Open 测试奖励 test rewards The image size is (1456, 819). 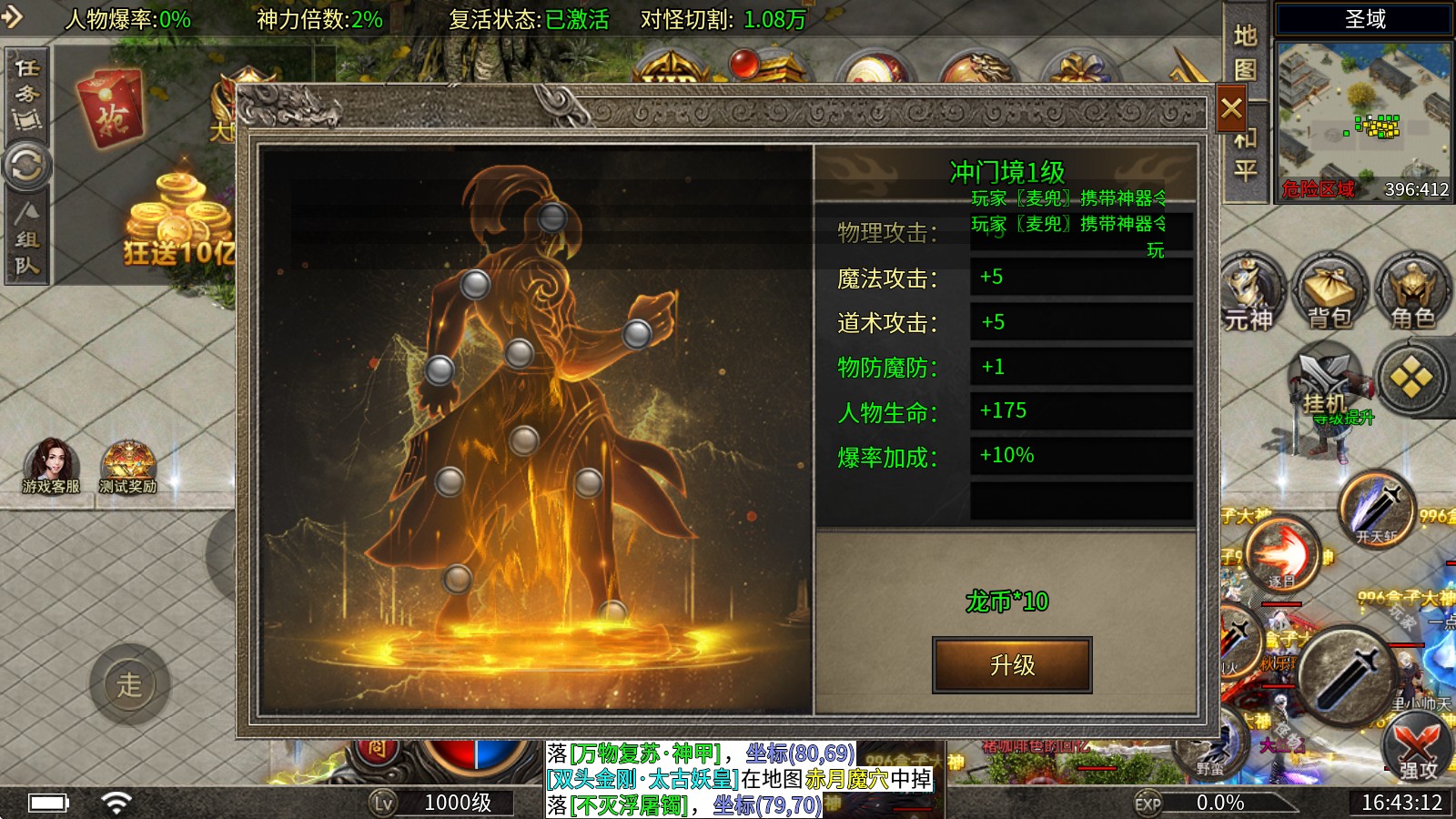click(128, 466)
